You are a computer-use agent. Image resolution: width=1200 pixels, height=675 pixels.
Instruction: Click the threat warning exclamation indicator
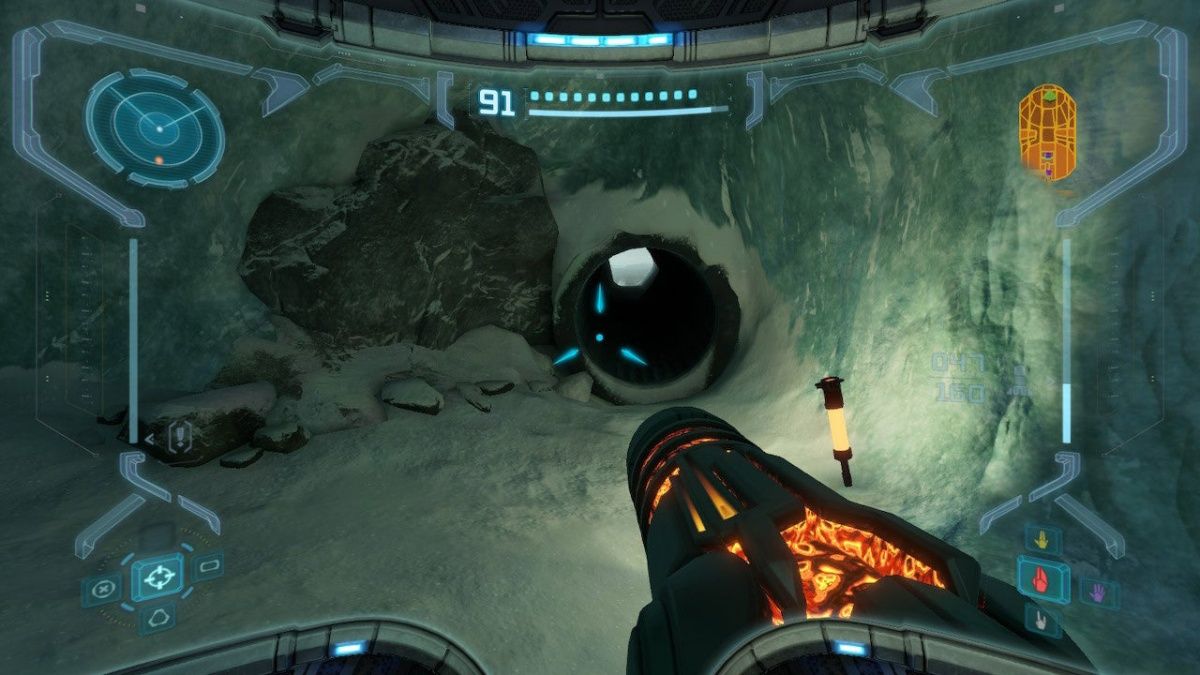click(180, 436)
